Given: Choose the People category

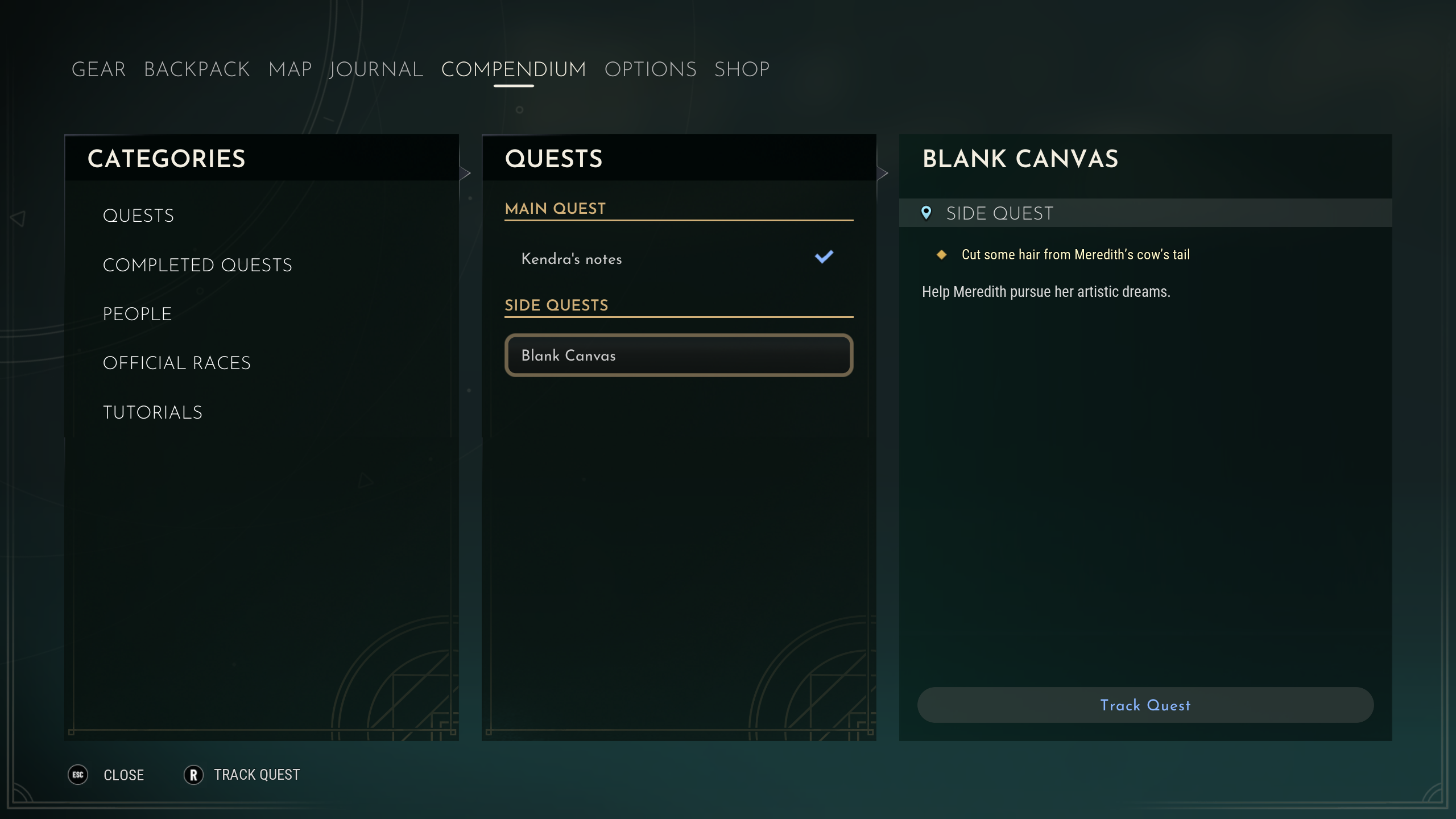Looking at the screenshot, I should (x=137, y=314).
